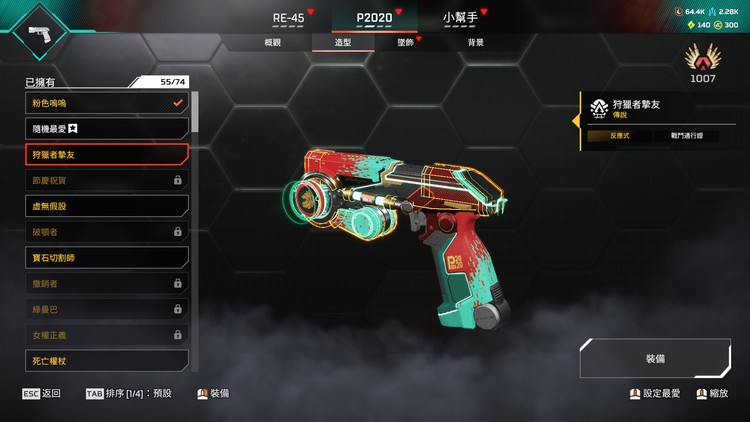Select the 死亡權杖 skin
This screenshot has width=750, height=422.
tap(107, 360)
